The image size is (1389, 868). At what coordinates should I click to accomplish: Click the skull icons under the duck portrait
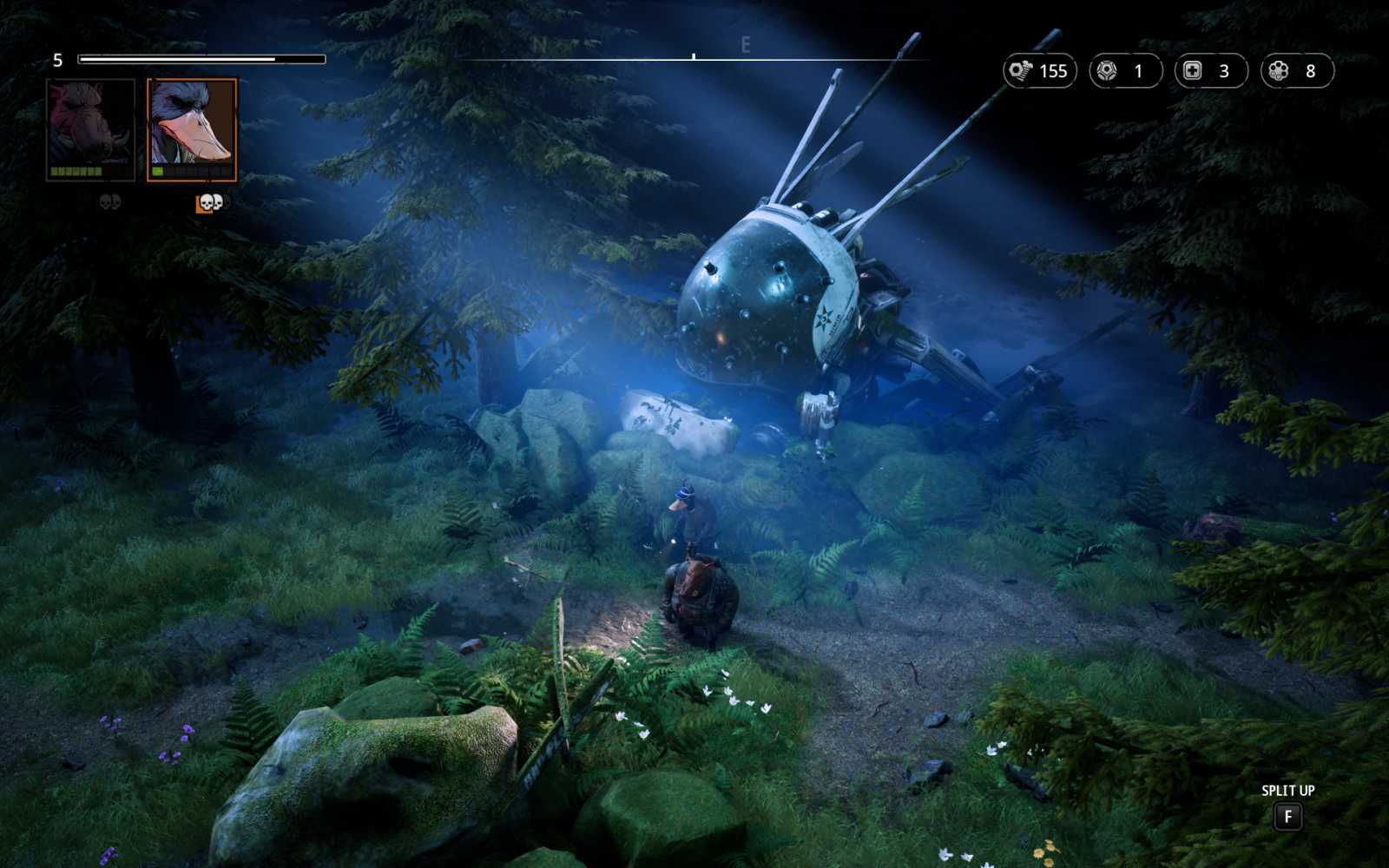click(x=211, y=201)
